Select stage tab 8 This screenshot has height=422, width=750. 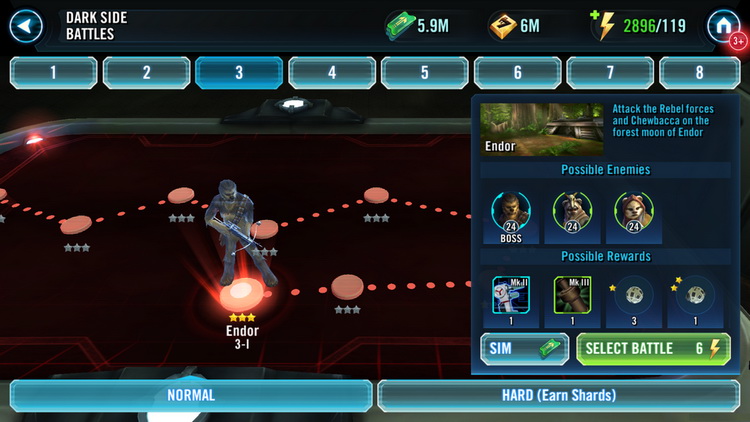(700, 72)
